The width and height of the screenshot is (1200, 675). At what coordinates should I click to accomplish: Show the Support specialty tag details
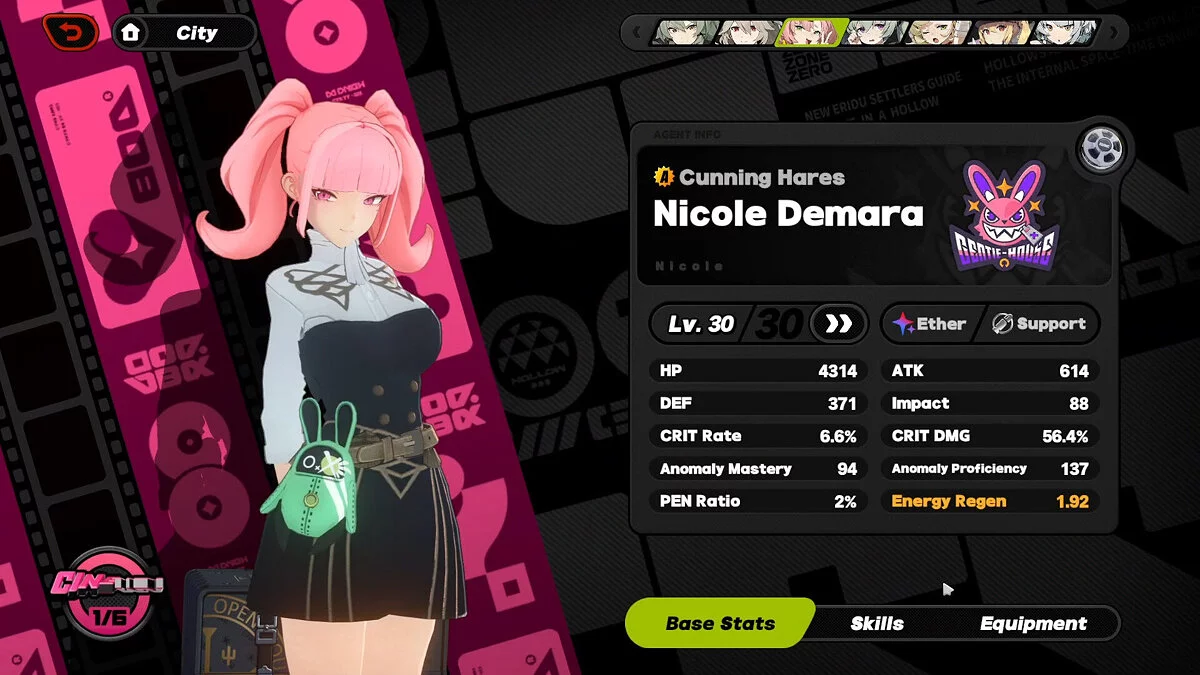click(1039, 324)
